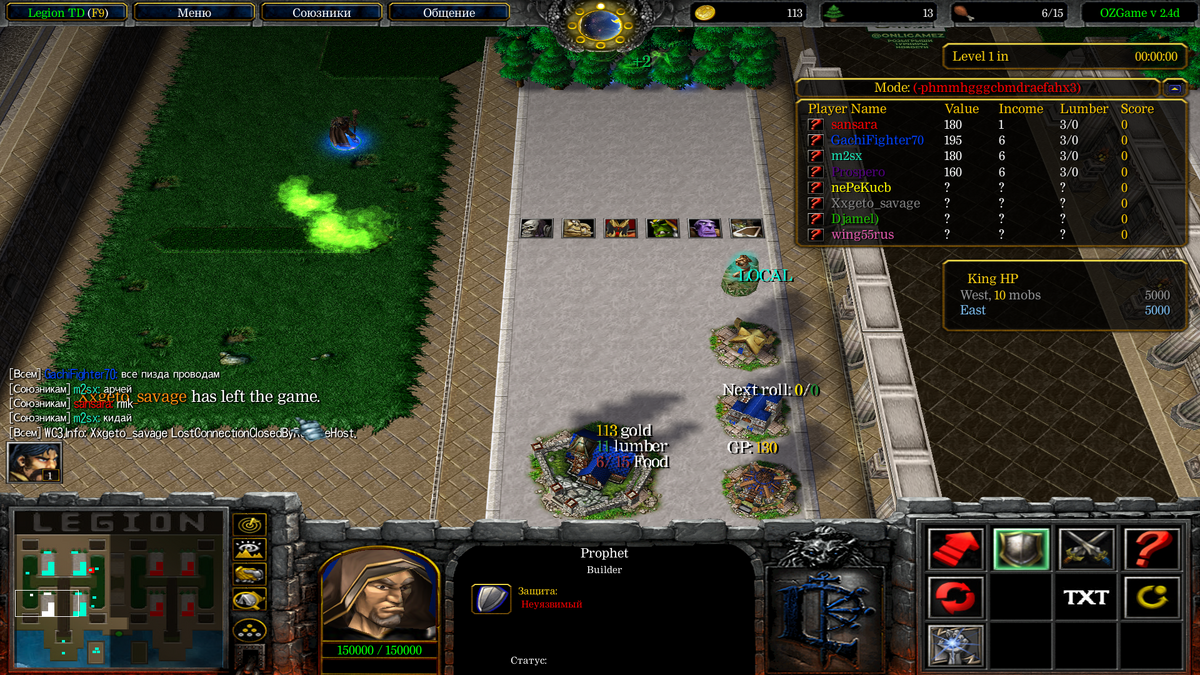Viewport: 1200px width, 675px height.
Task: Toggle minimap terrain display eye button
Action: pyautogui.click(x=249, y=548)
